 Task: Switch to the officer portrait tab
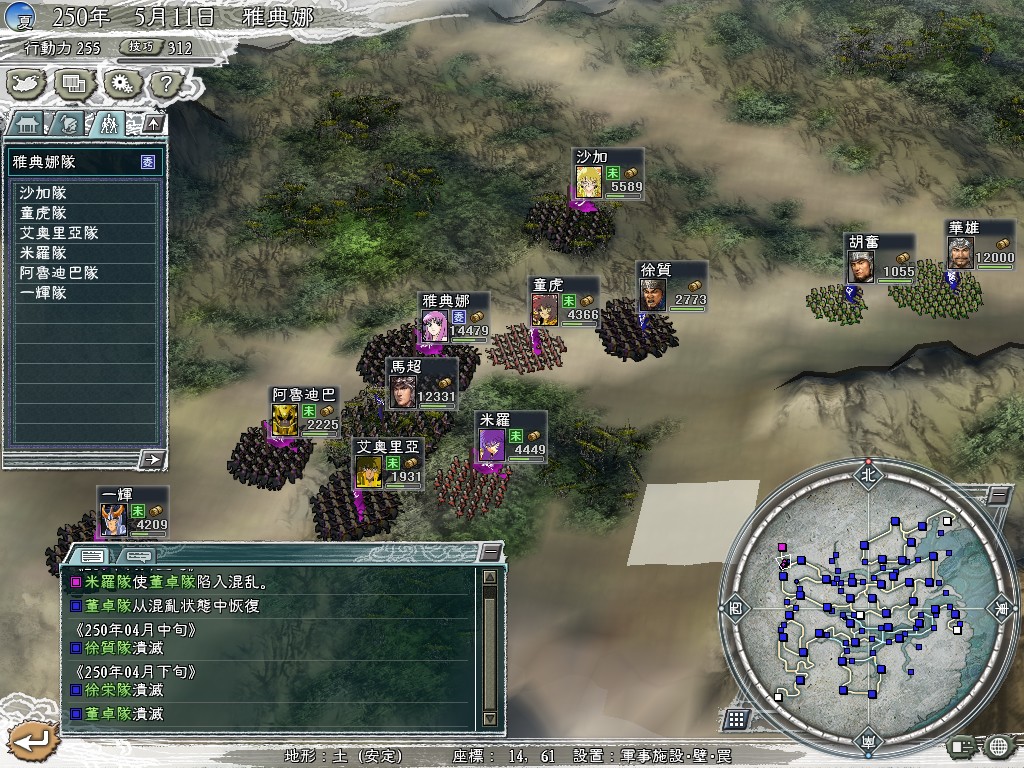pyautogui.click(x=67, y=124)
